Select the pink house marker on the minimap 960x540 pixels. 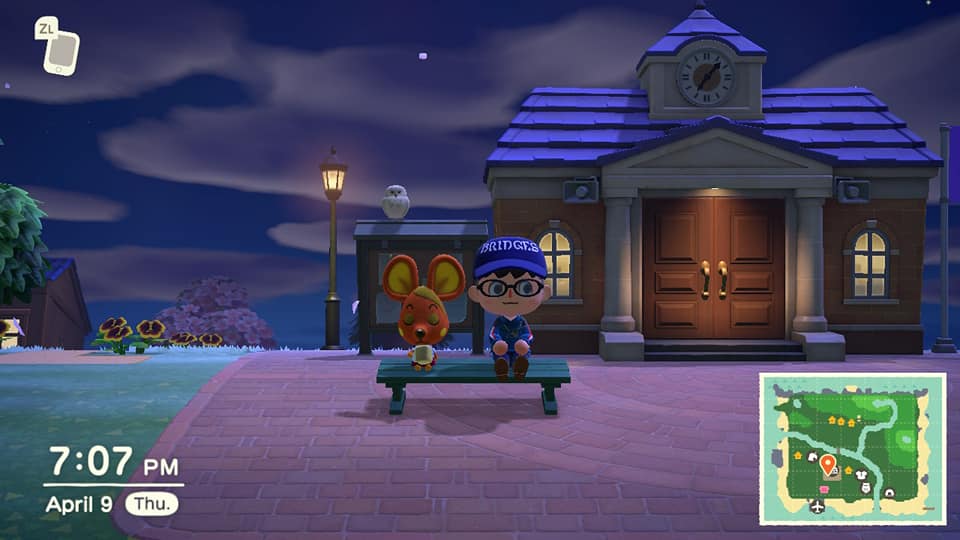pos(825,489)
